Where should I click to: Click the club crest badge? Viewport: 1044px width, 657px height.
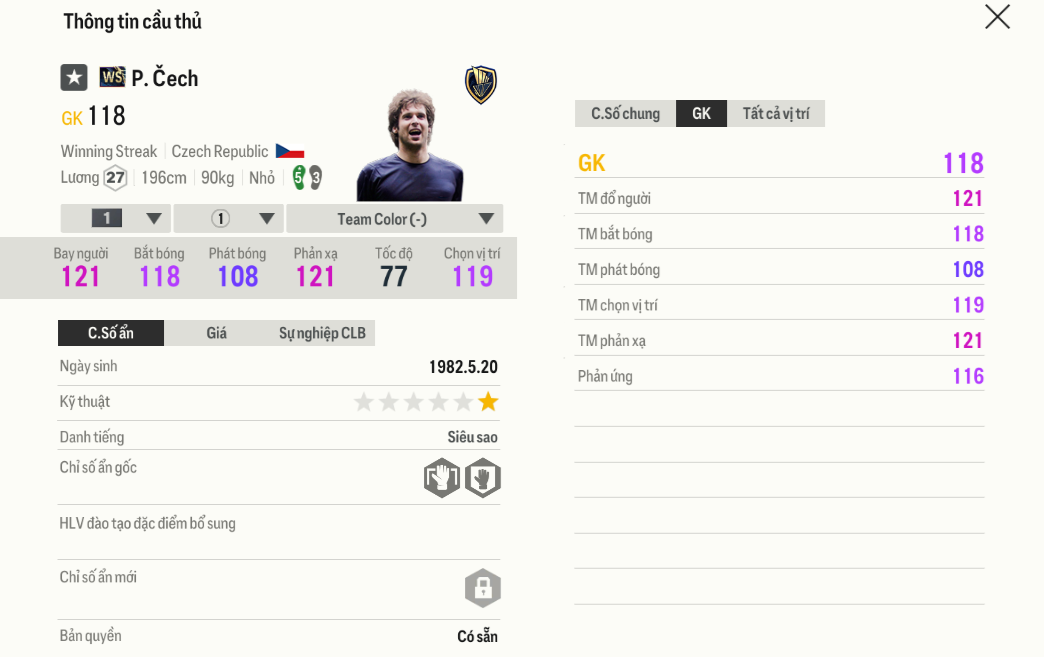tap(481, 85)
